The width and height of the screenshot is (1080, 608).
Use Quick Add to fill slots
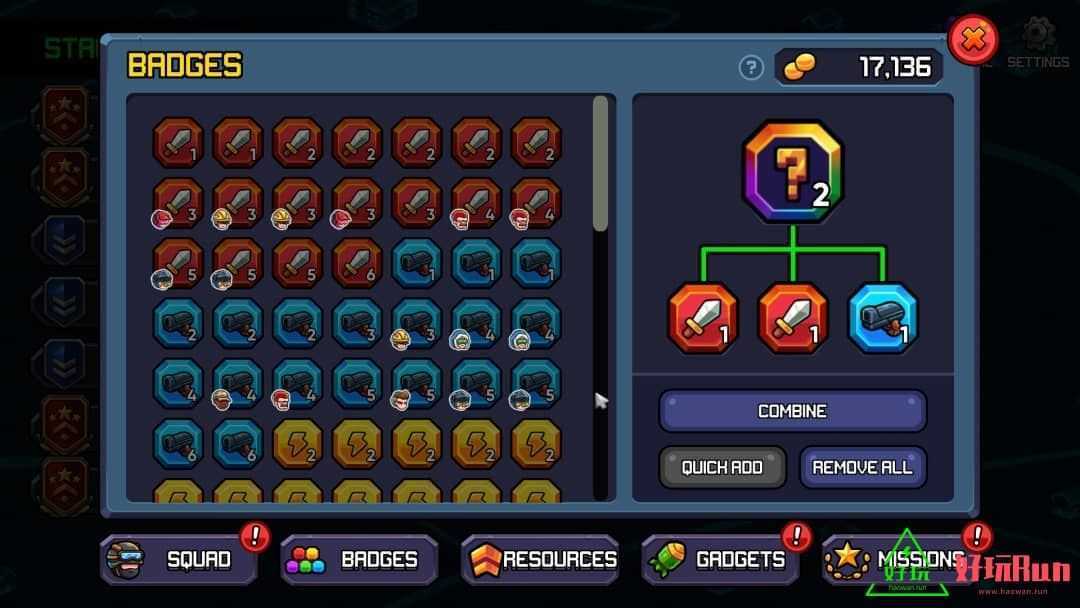click(722, 467)
